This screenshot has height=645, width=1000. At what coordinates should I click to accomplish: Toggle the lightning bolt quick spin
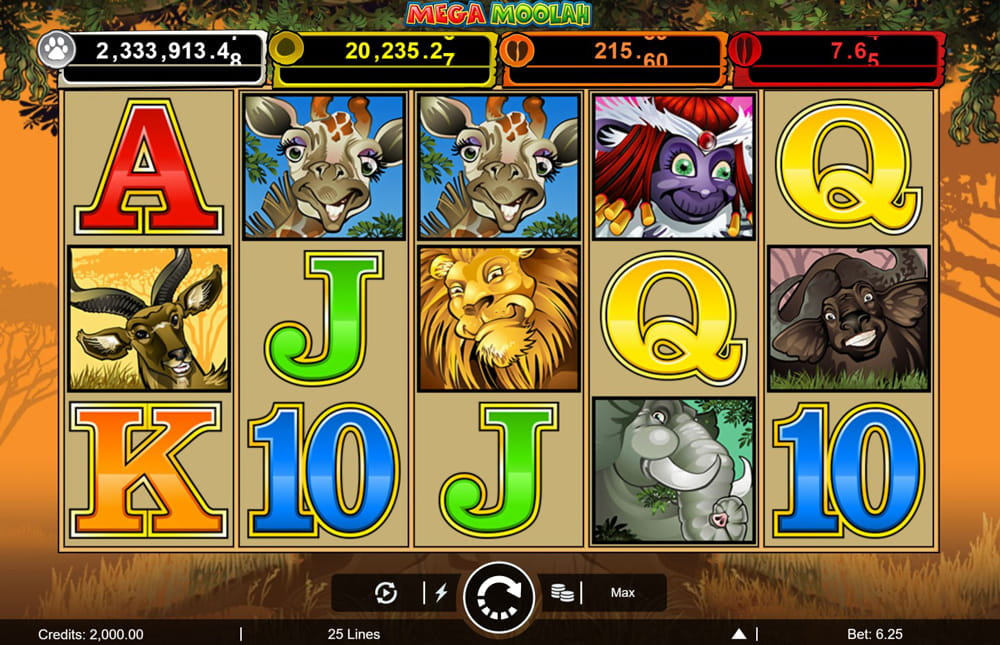[441, 593]
